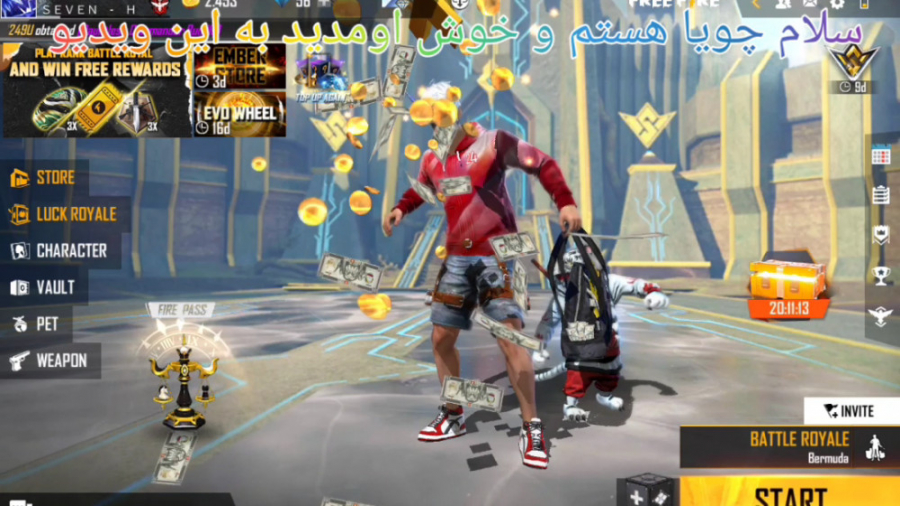Open the clipboard missions icon
Viewport: 900px width, 506px height.
[880, 195]
